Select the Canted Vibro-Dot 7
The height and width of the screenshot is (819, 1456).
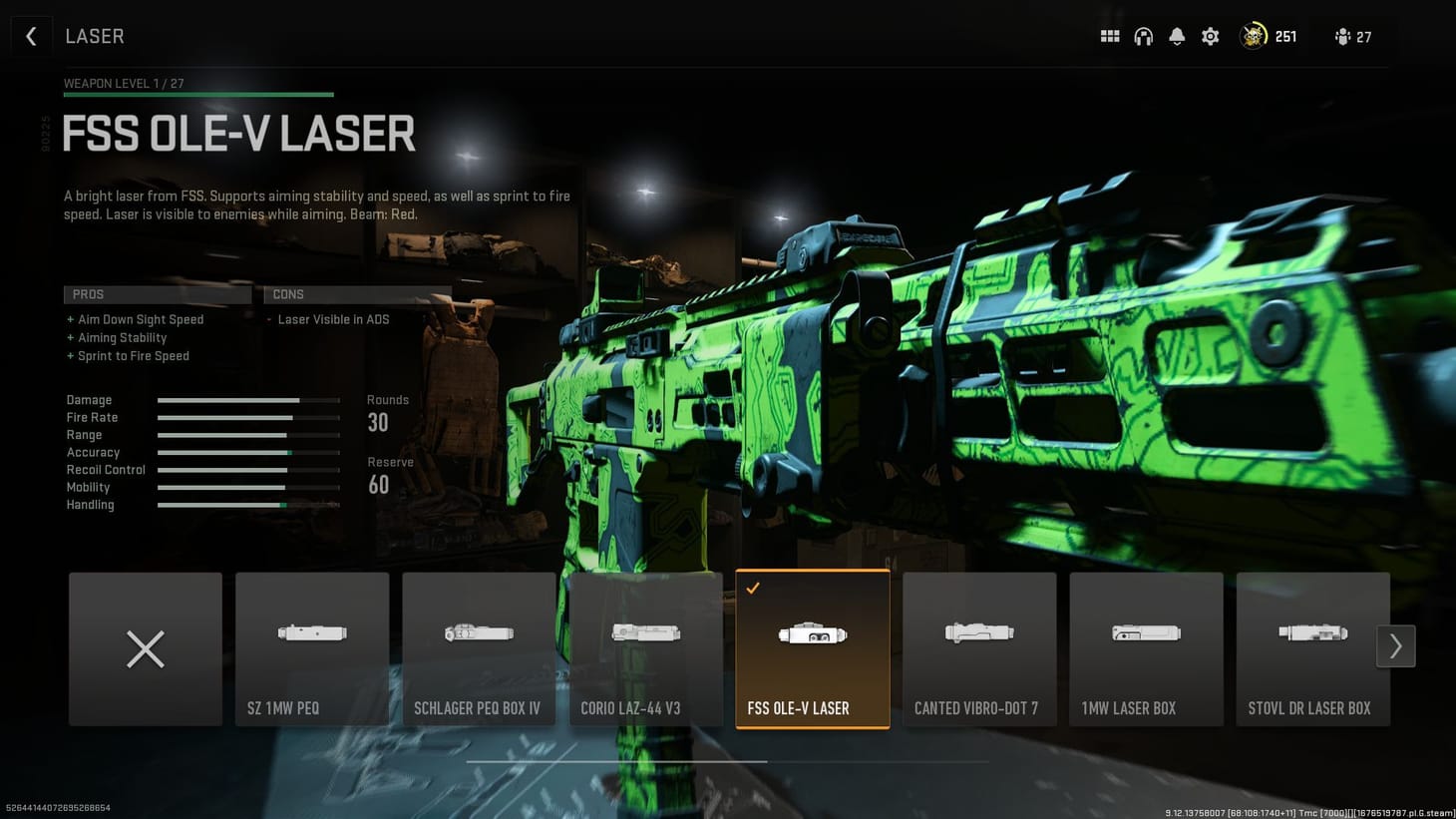point(978,648)
